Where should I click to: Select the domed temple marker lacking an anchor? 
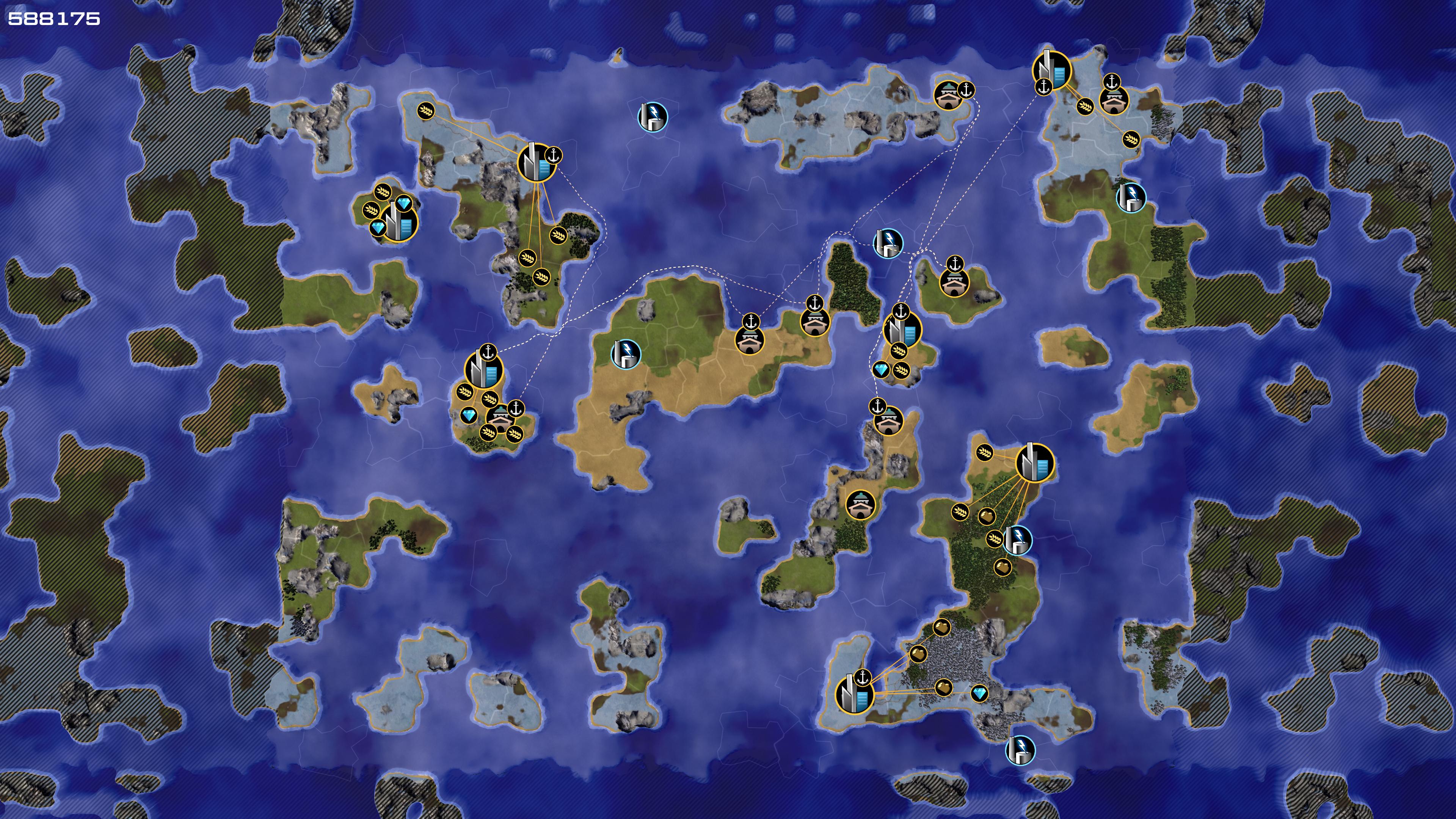click(860, 504)
